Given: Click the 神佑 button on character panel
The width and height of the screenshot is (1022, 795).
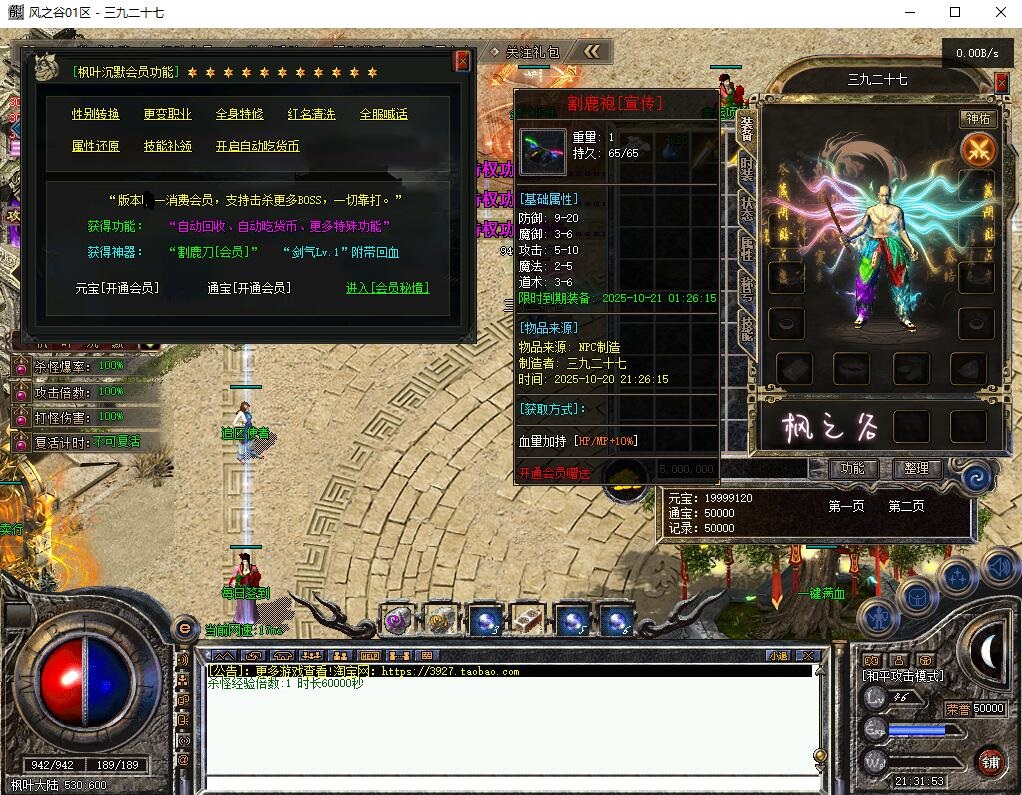Looking at the screenshot, I should click(977, 118).
